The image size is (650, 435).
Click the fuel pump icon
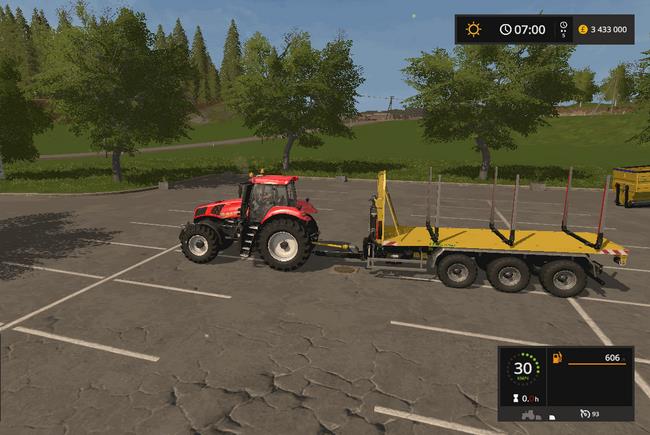pos(558,358)
